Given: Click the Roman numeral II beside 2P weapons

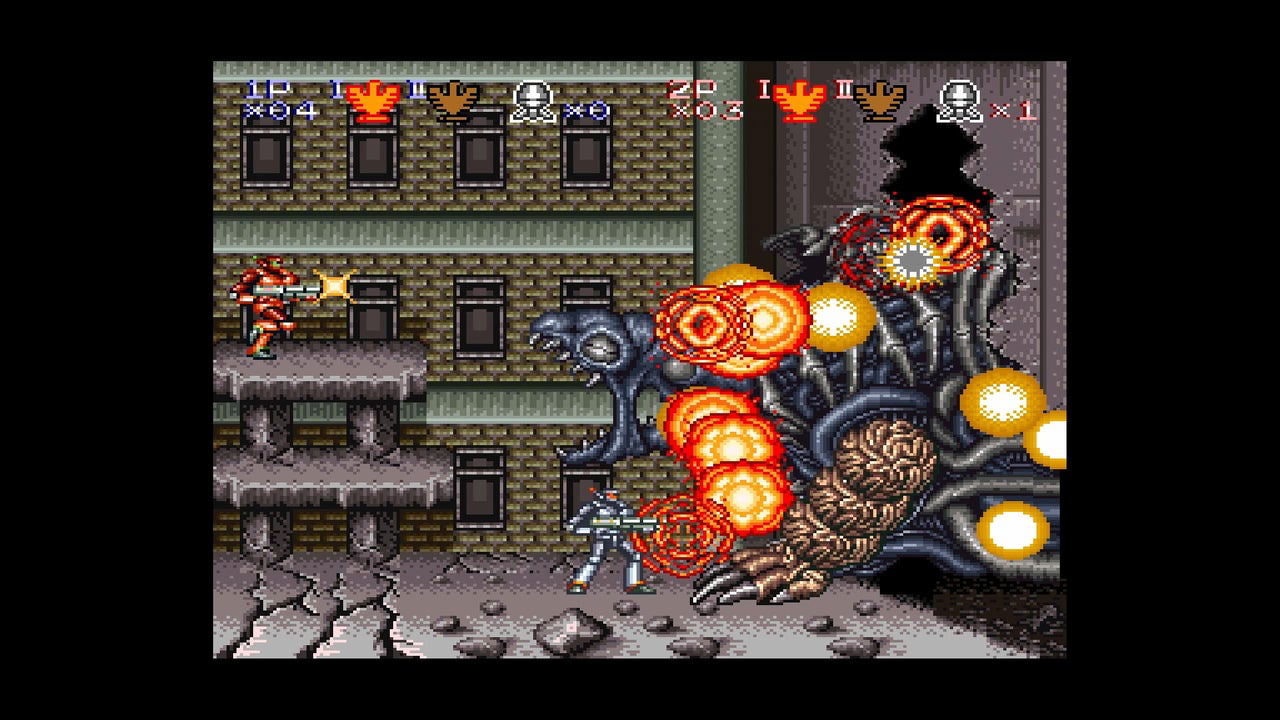Looking at the screenshot, I should coord(842,90).
